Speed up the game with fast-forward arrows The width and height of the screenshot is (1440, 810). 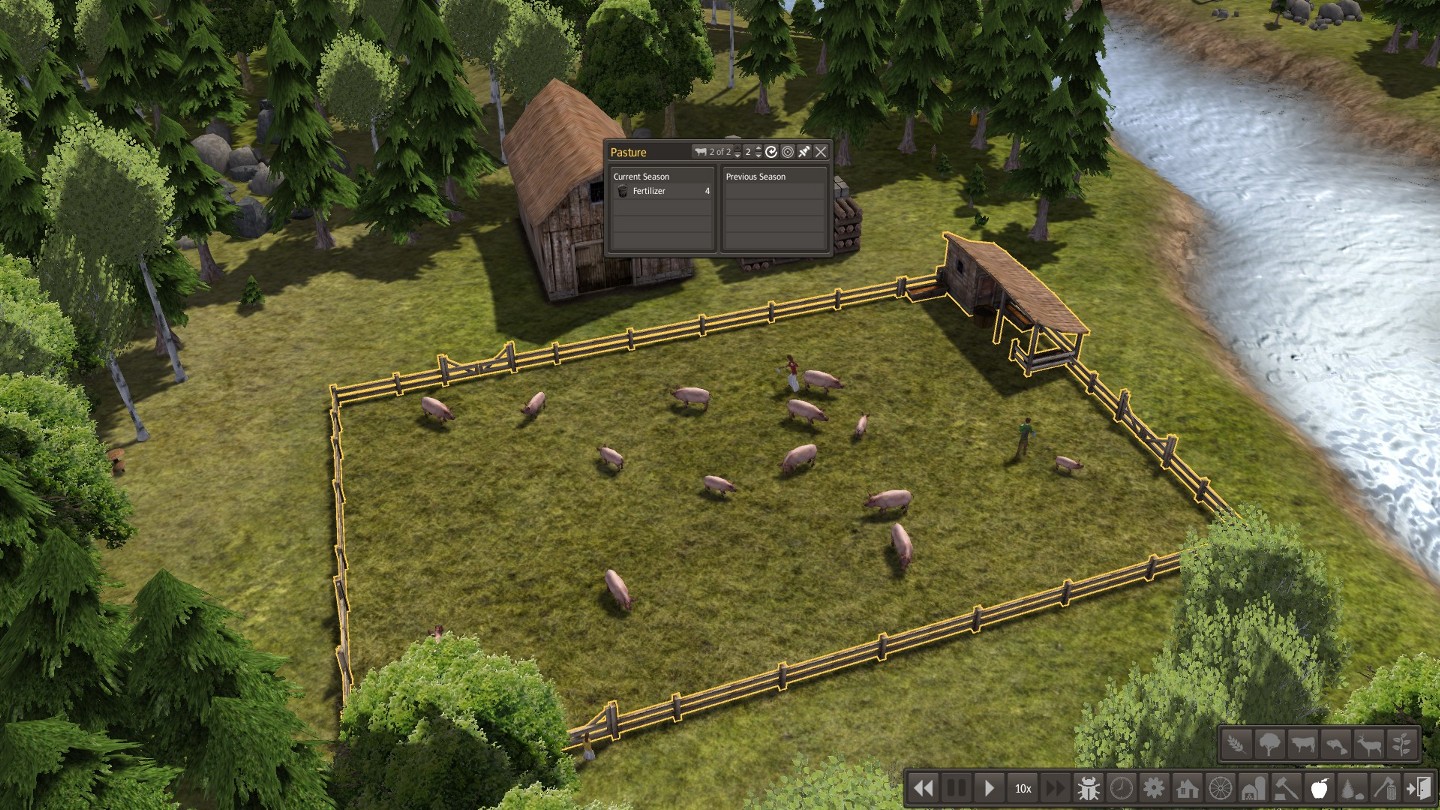[x=1055, y=788]
